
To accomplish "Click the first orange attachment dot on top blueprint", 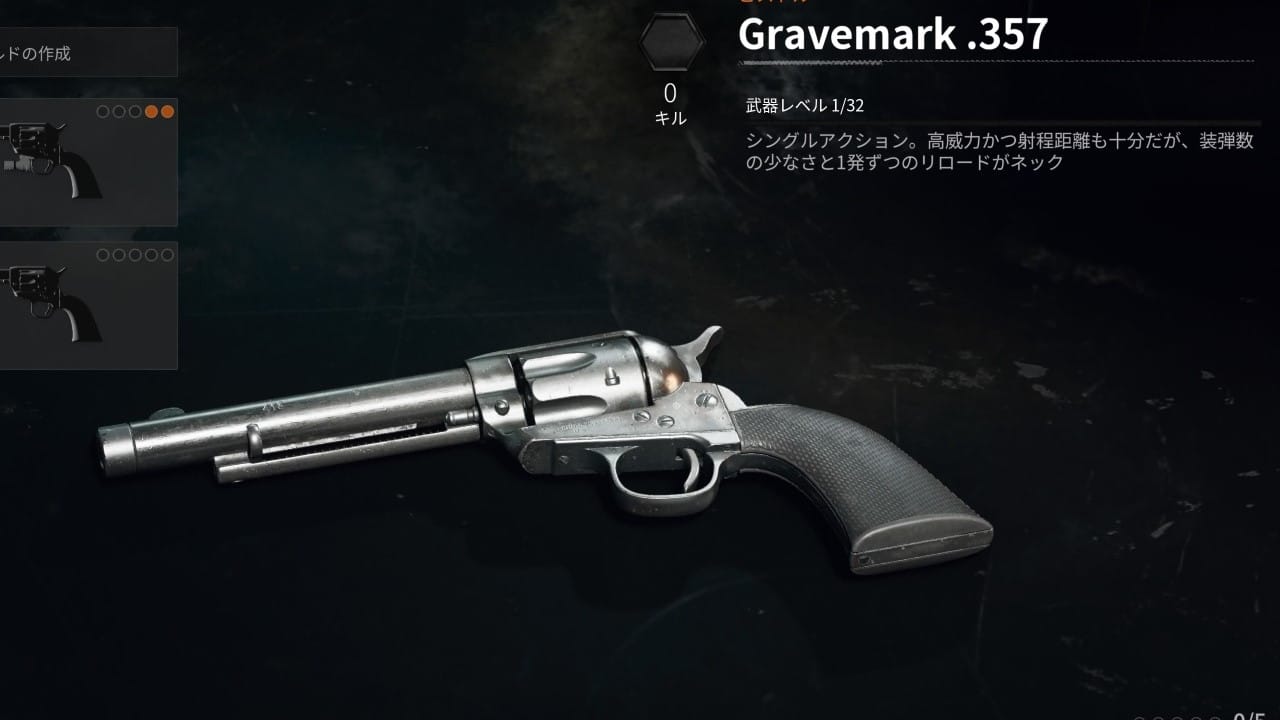I will [x=151, y=112].
